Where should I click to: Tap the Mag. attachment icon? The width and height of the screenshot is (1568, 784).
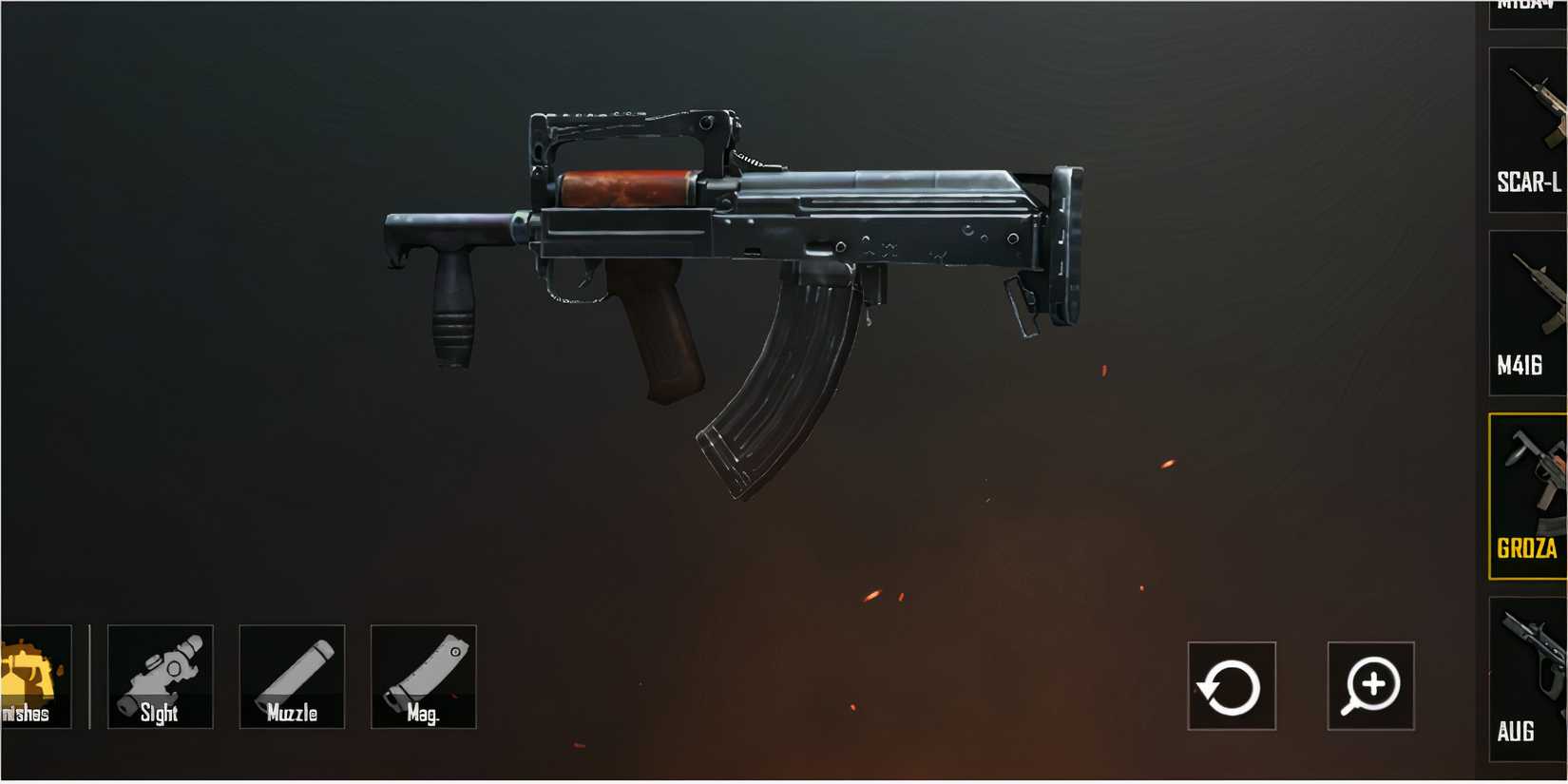pos(424,677)
